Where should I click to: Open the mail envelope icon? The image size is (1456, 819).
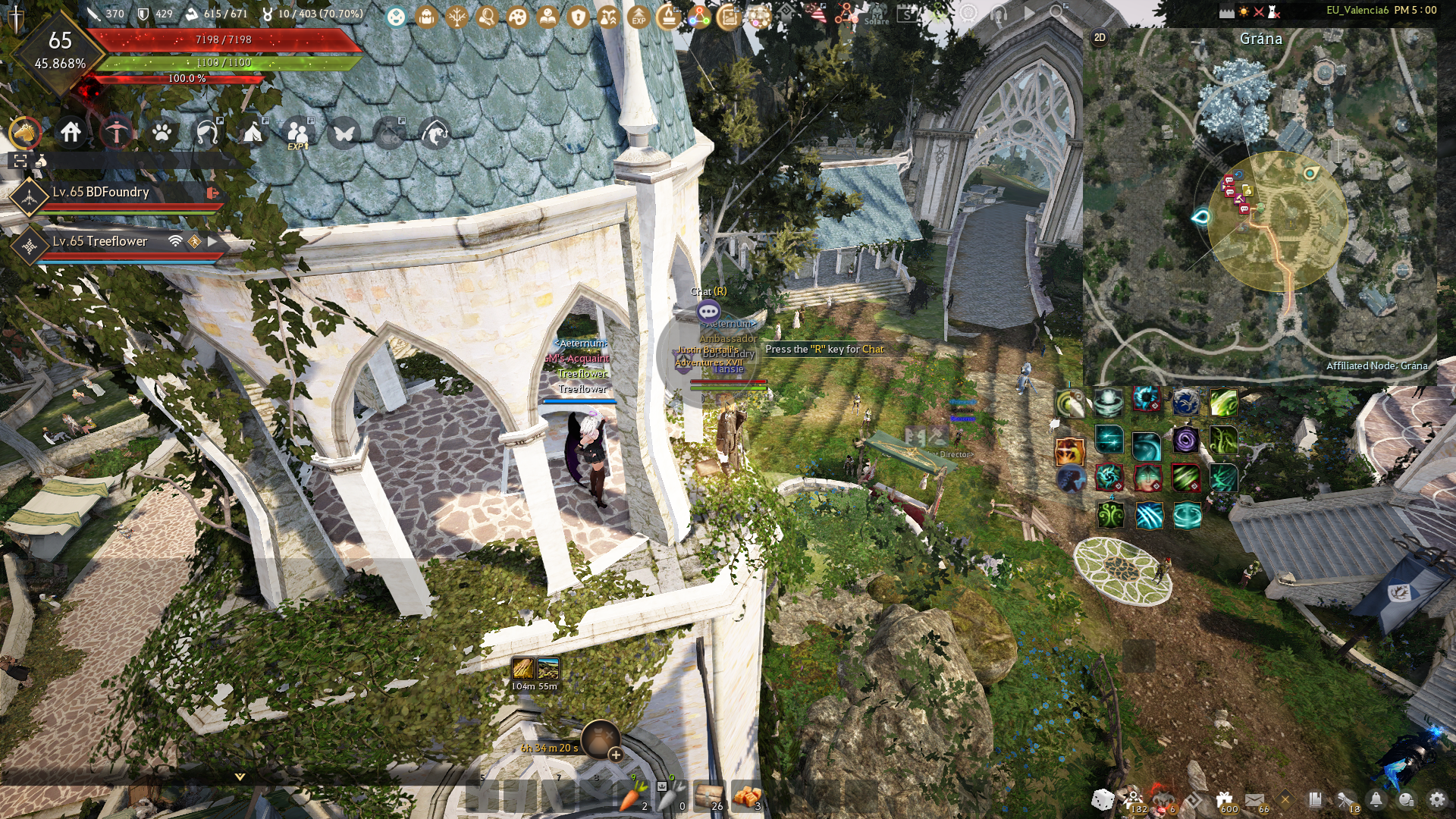tap(1254, 799)
